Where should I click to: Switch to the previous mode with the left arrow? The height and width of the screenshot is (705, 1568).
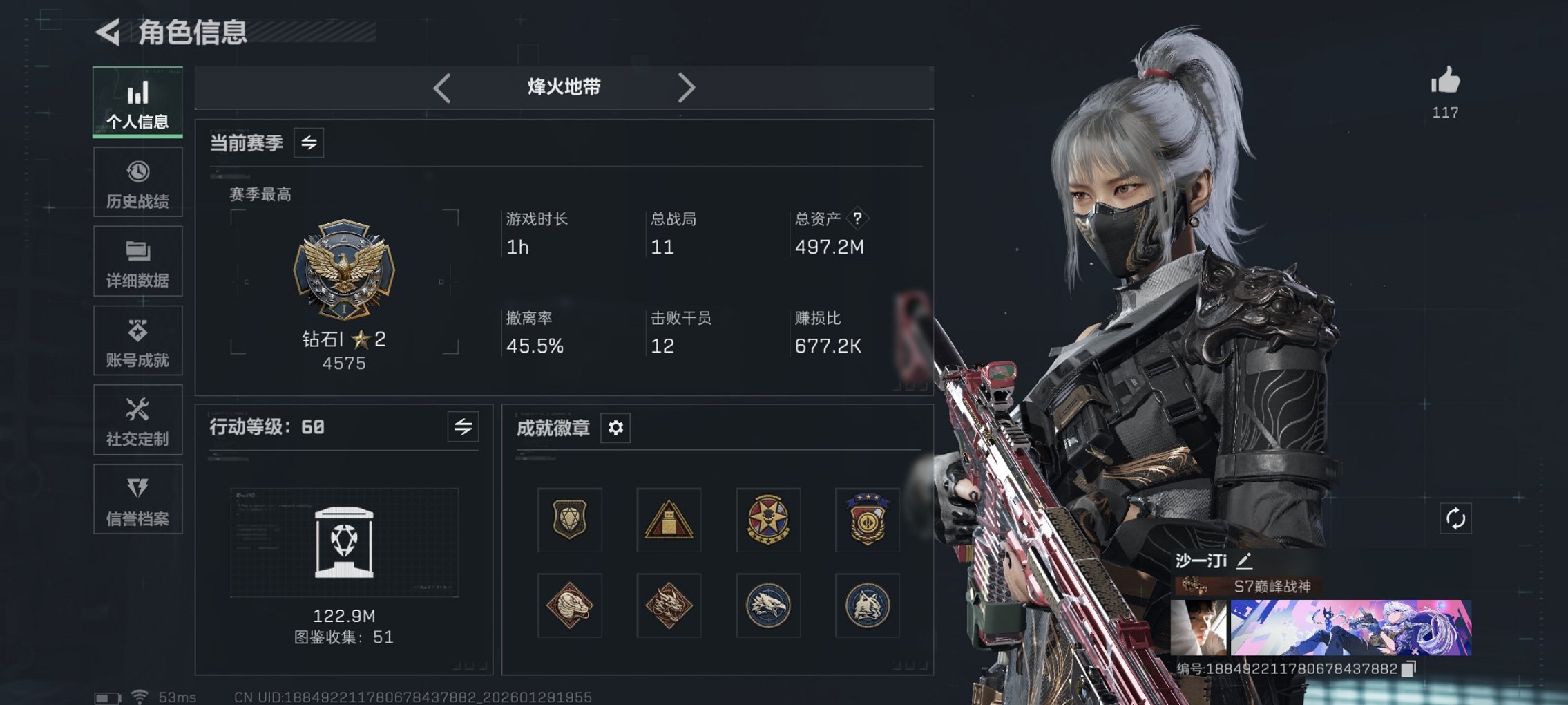point(441,87)
